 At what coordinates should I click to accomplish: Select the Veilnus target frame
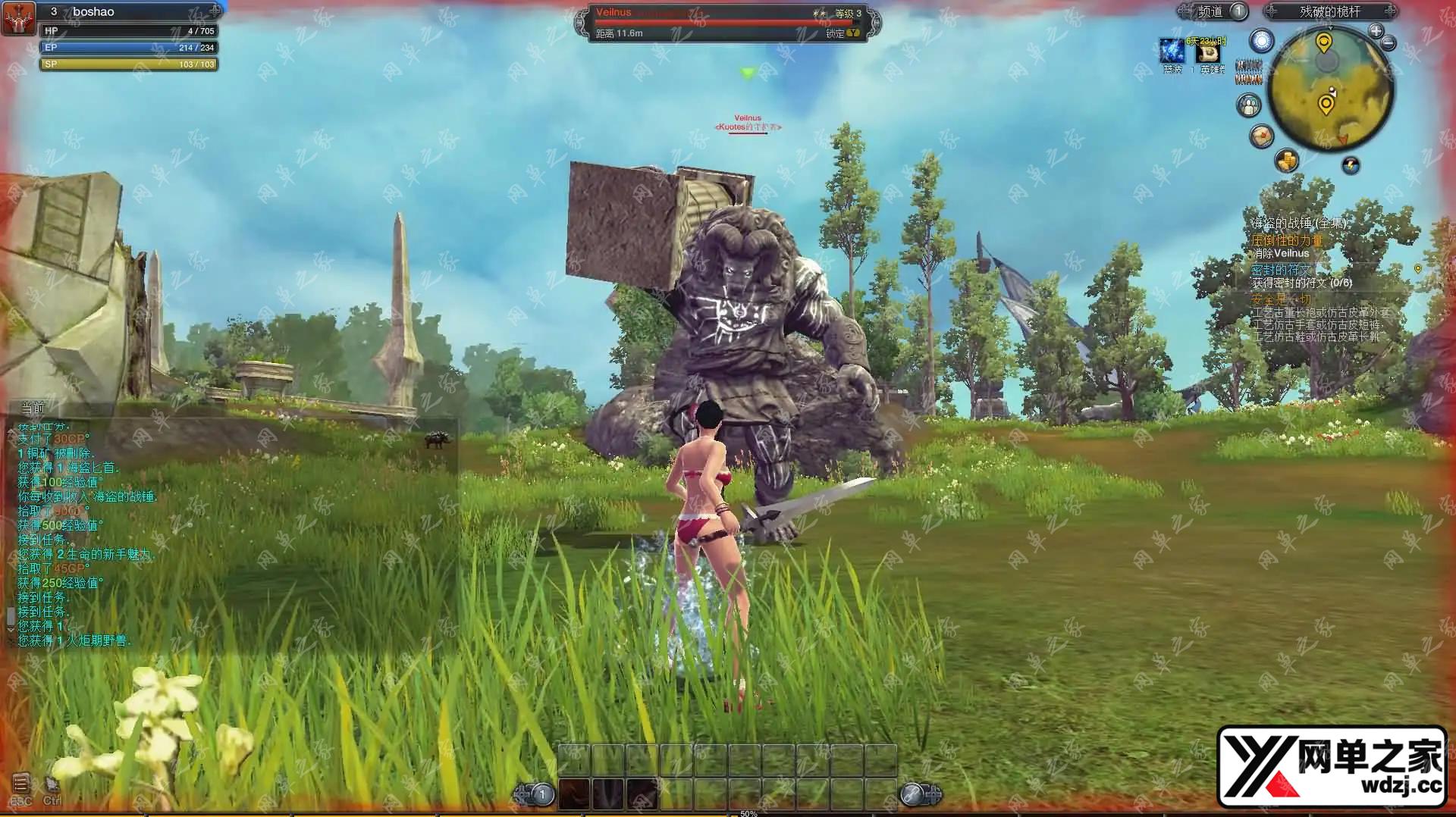coord(726,23)
